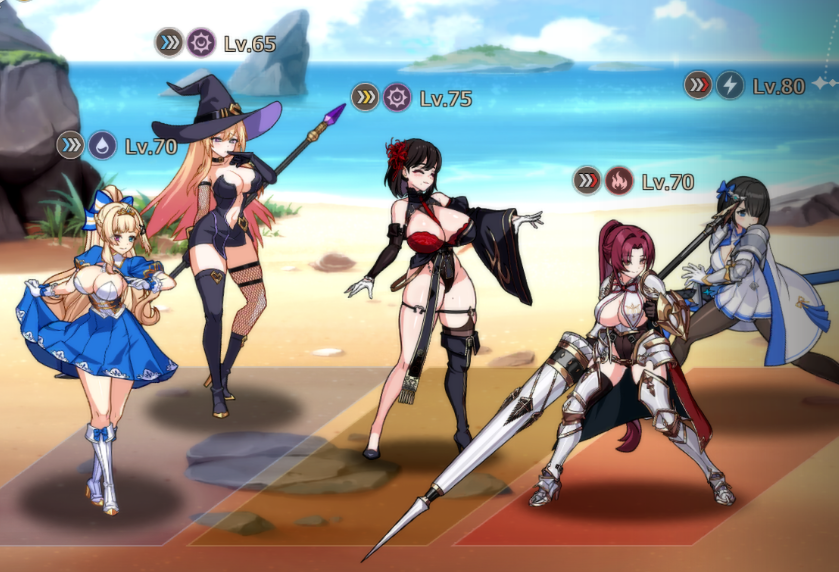
Task: Click the lightning bolt element icon
Action: coord(730,85)
